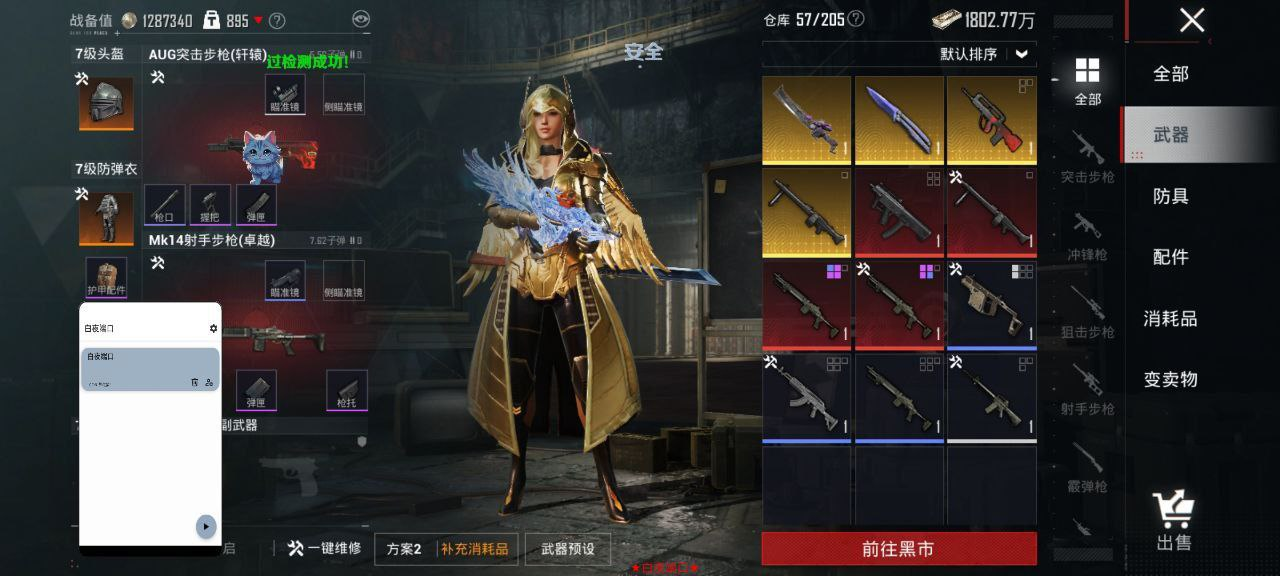Viewport: 1280px width, 576px height.
Task: Show the 消耗品 (Consumables) category
Action: coord(1171,319)
